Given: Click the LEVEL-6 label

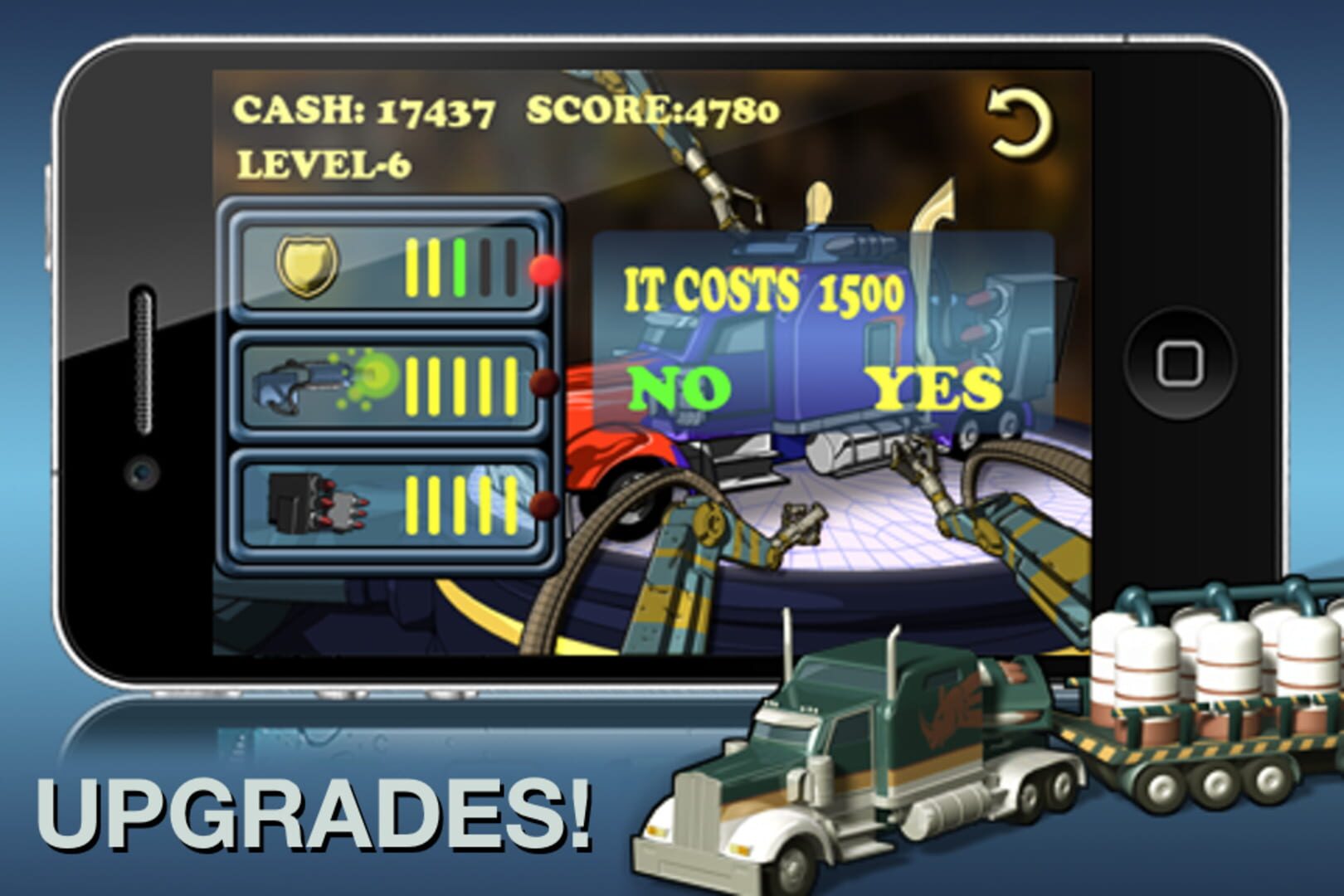Looking at the screenshot, I should pos(324,164).
